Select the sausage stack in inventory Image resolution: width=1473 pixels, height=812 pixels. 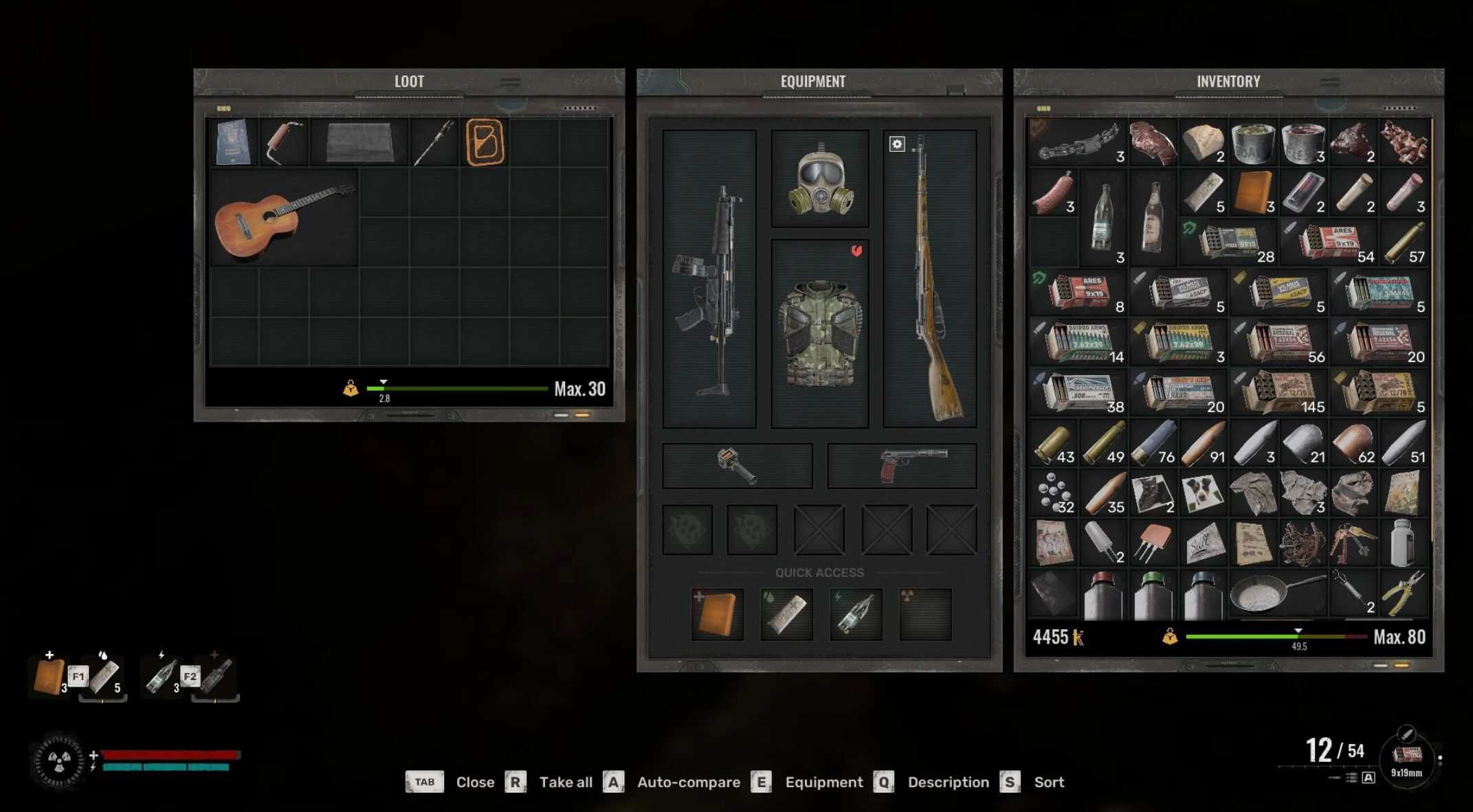(1052, 194)
